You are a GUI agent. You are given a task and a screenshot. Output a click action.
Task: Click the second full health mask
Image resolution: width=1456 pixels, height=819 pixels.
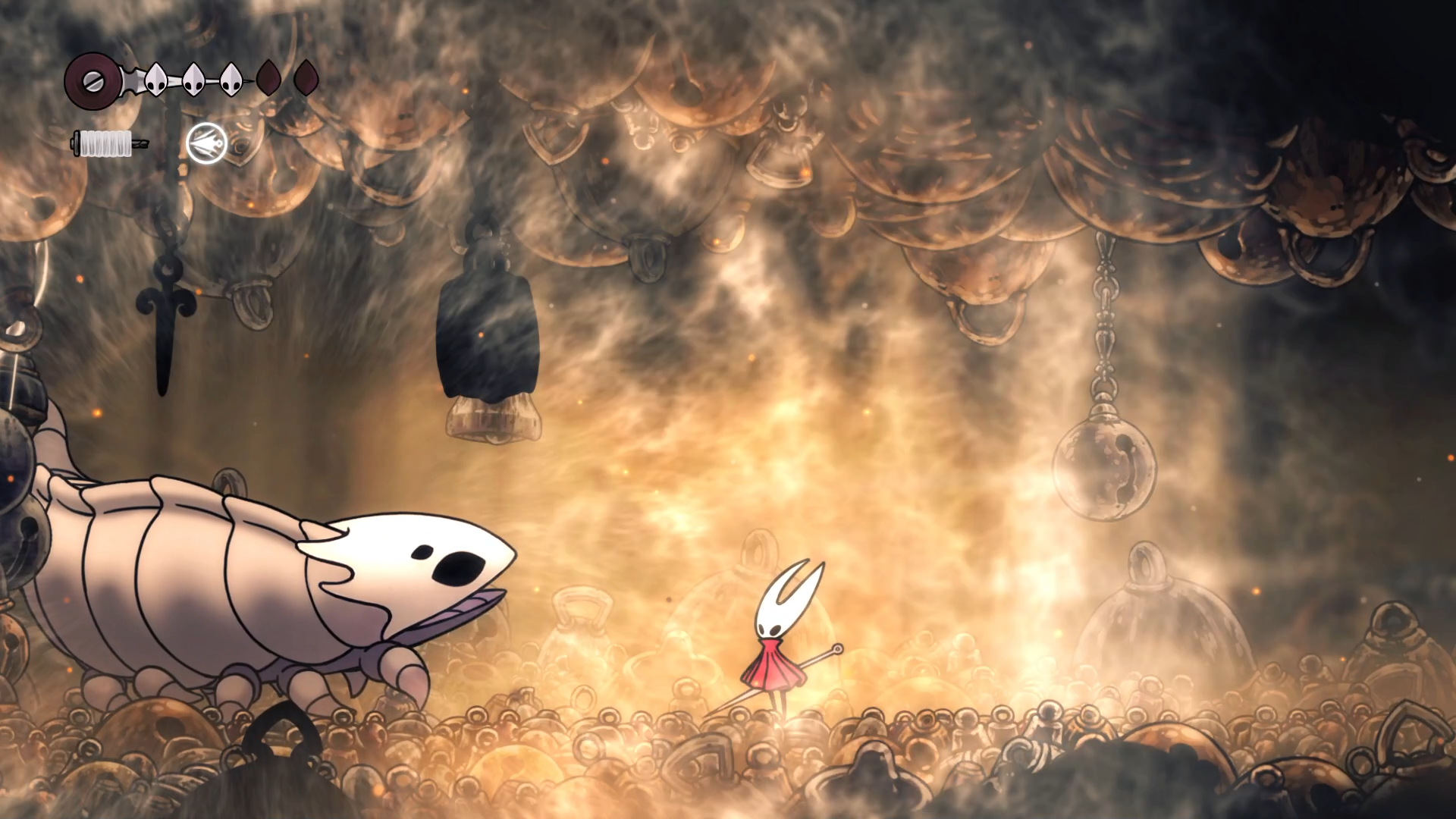195,78
